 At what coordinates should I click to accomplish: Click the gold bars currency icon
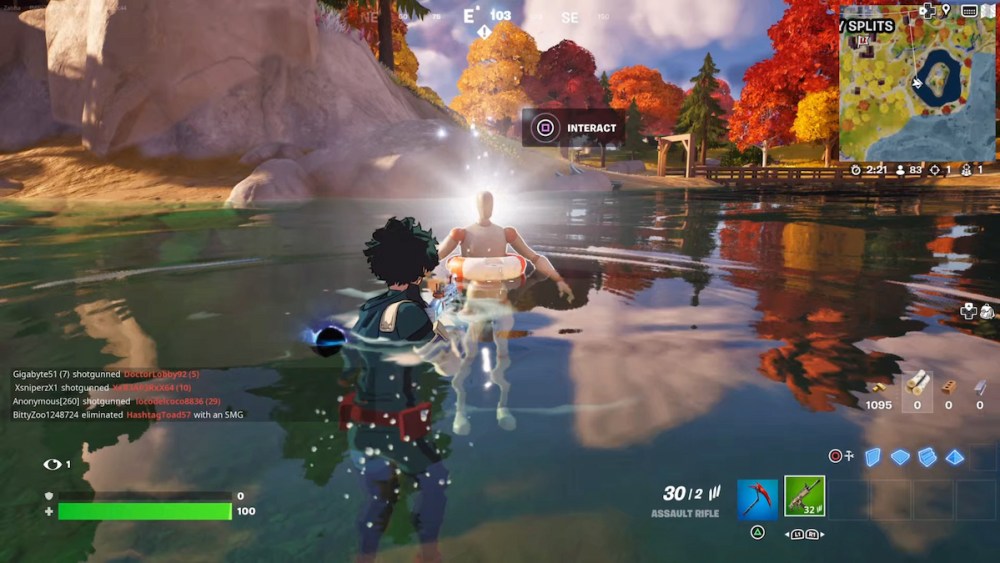(x=878, y=386)
